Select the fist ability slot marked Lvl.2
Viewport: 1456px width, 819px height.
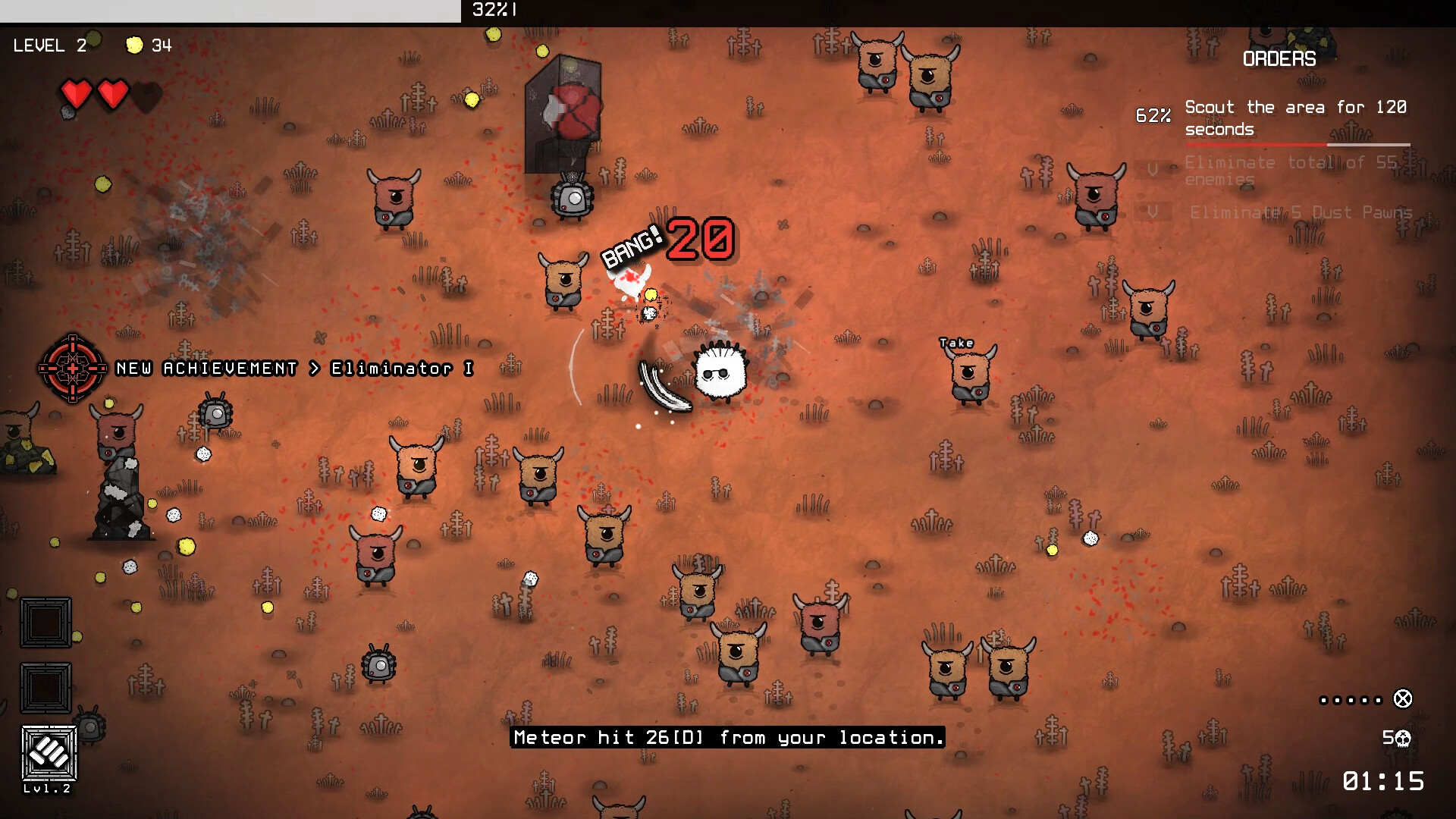click(x=49, y=753)
